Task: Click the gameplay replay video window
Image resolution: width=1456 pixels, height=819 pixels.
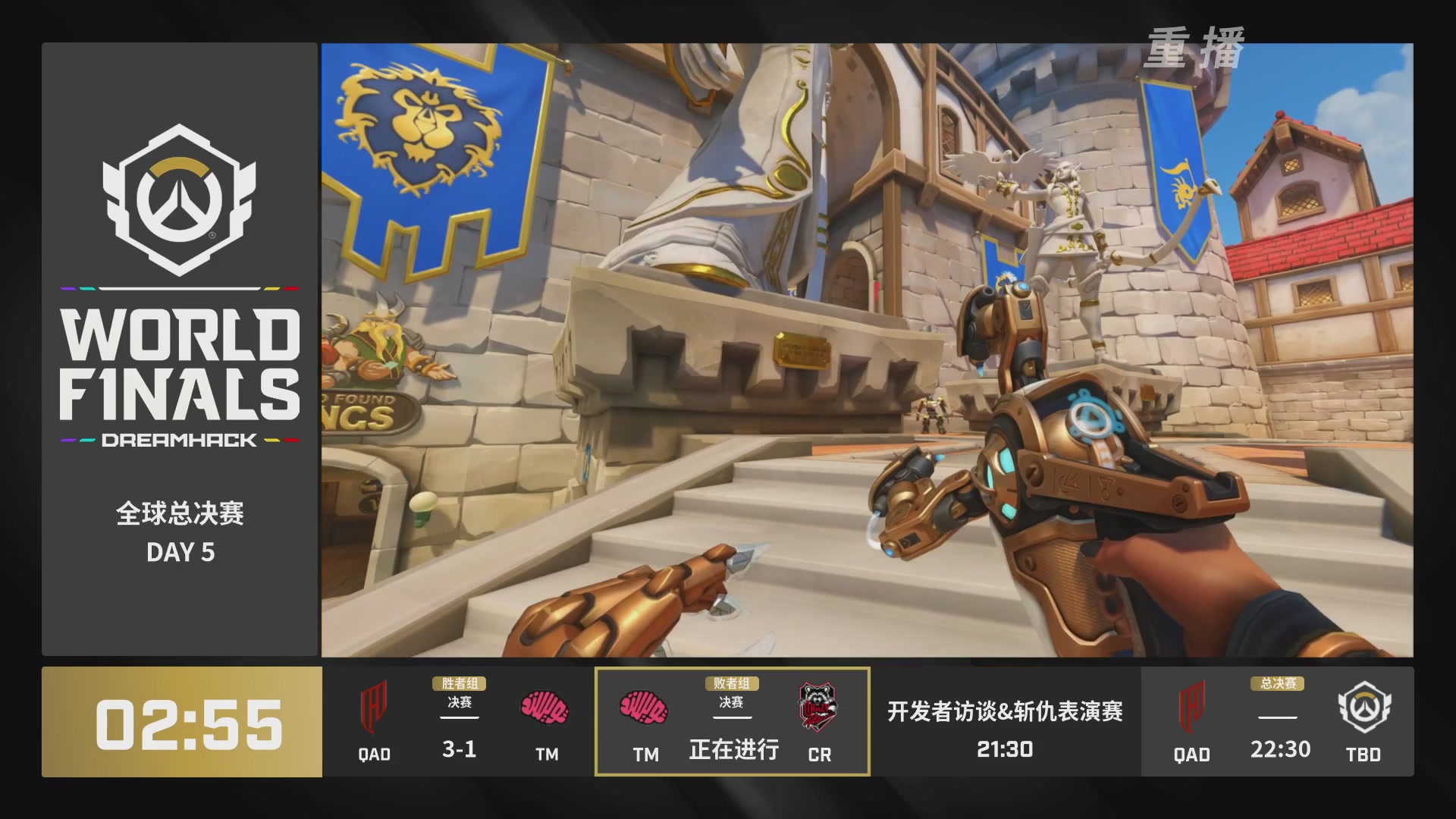Action: click(x=867, y=350)
